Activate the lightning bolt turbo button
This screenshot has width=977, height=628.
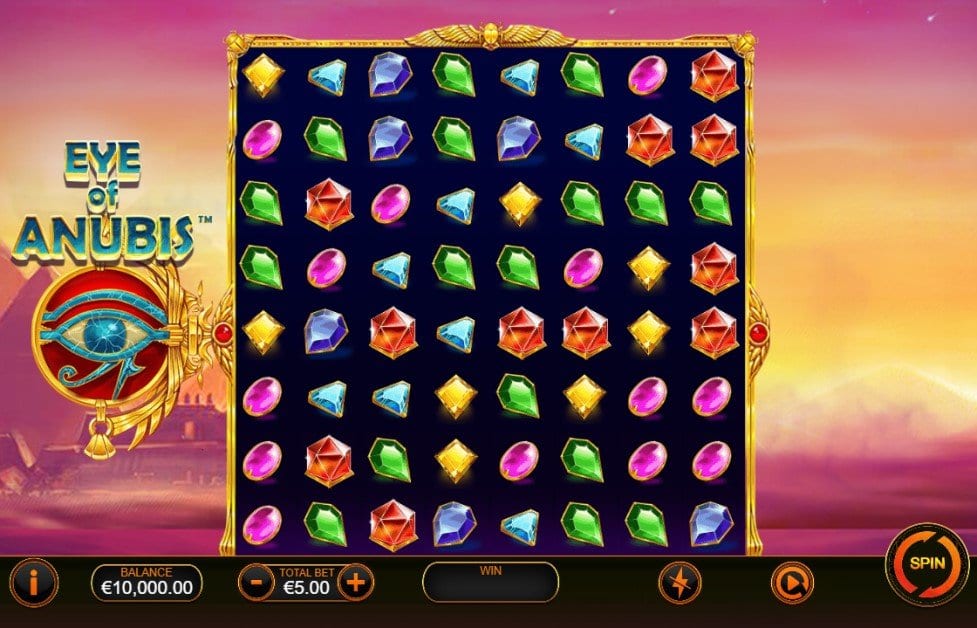click(x=678, y=582)
